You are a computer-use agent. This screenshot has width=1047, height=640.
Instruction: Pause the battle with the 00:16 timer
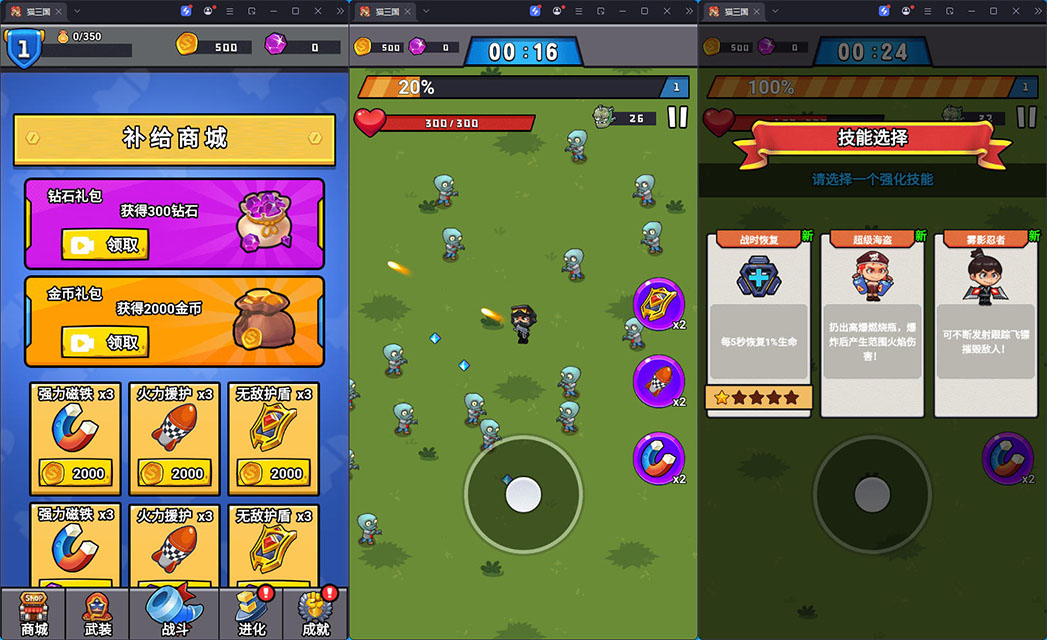tap(677, 117)
